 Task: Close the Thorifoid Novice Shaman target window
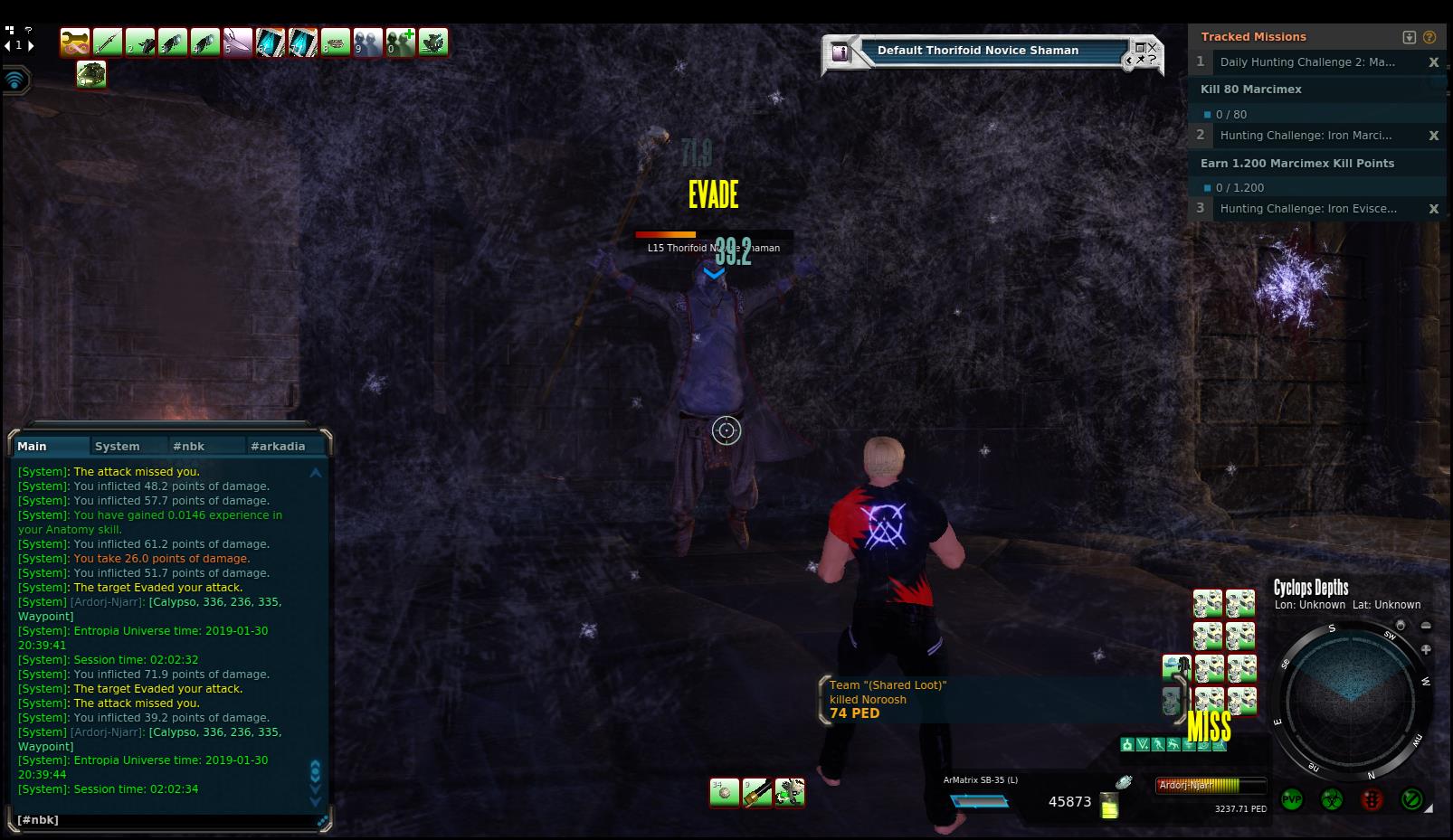pyautogui.click(x=1153, y=47)
